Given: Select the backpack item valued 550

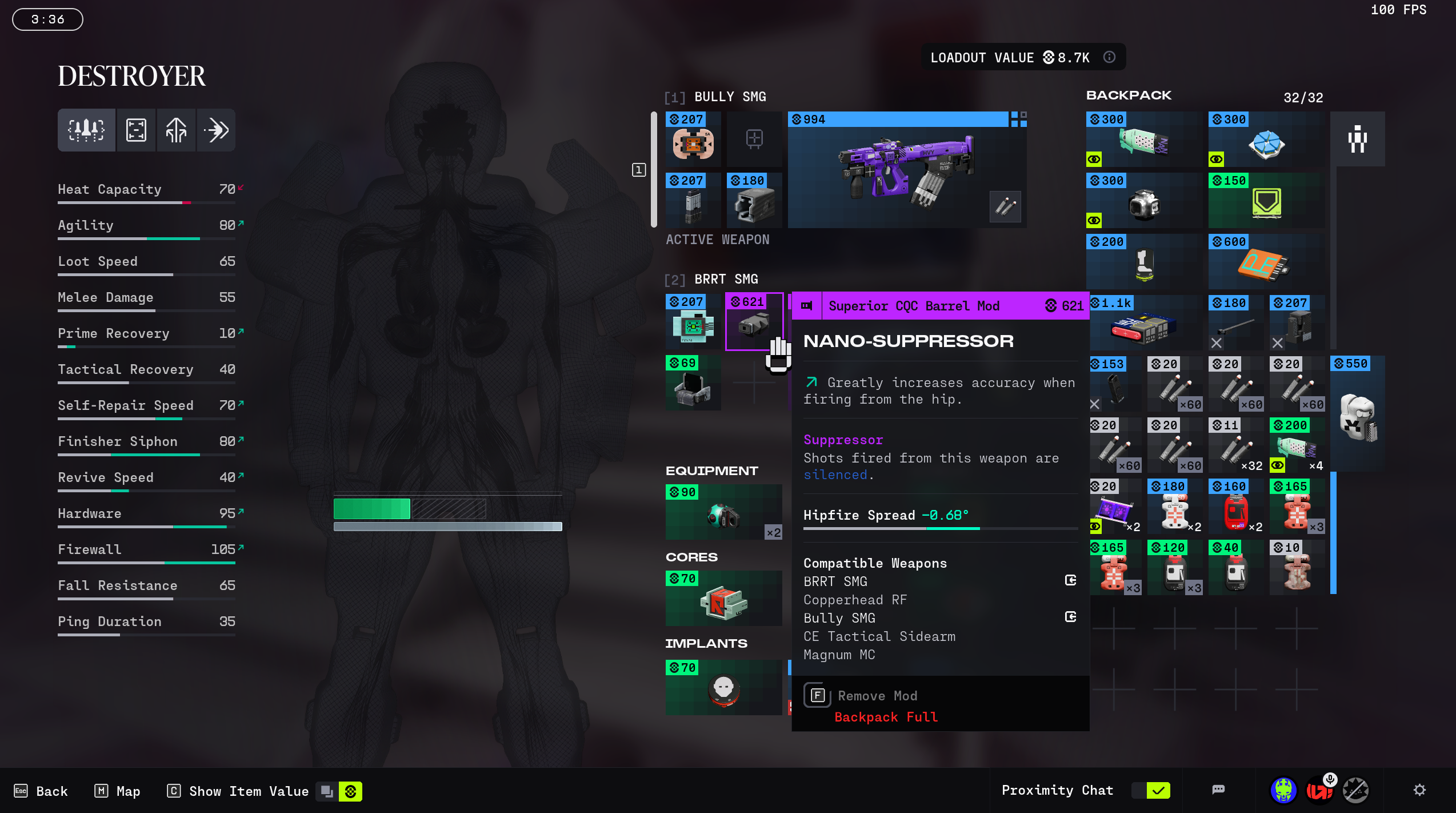Looking at the screenshot, I should (x=1357, y=415).
